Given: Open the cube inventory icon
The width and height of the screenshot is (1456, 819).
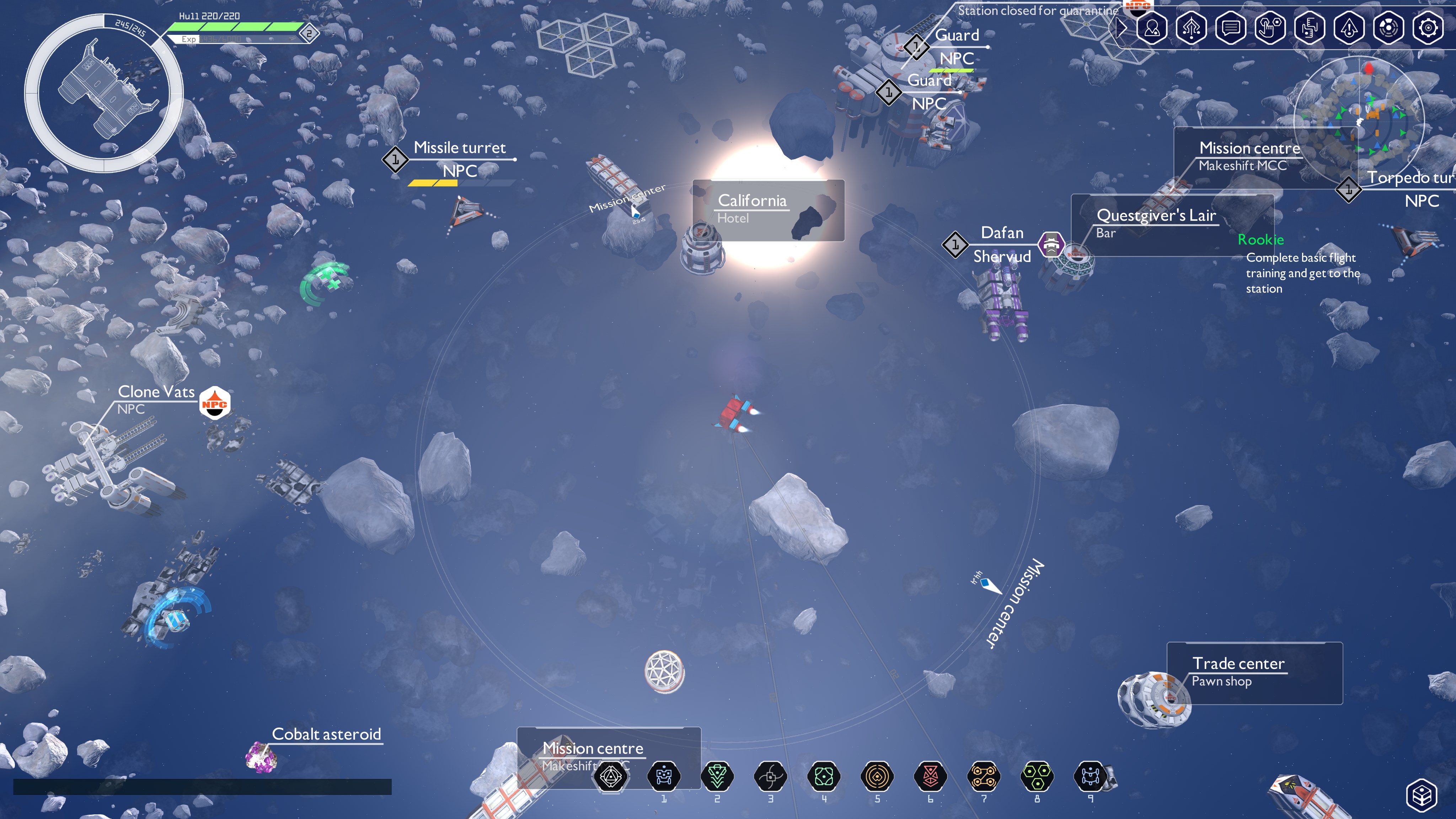Looking at the screenshot, I should click(x=1422, y=795).
